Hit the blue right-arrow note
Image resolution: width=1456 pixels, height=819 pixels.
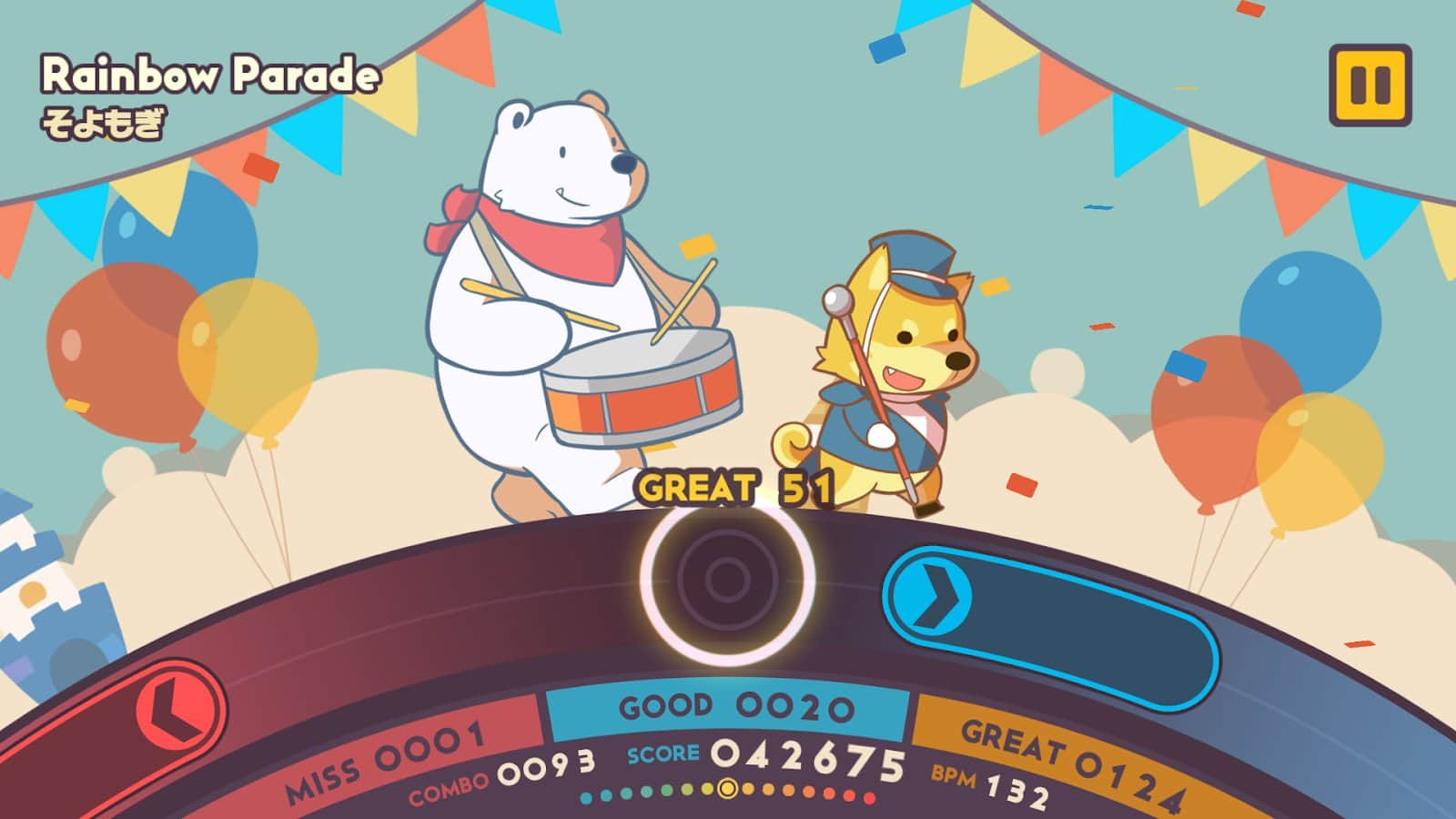pyautogui.click(x=931, y=597)
